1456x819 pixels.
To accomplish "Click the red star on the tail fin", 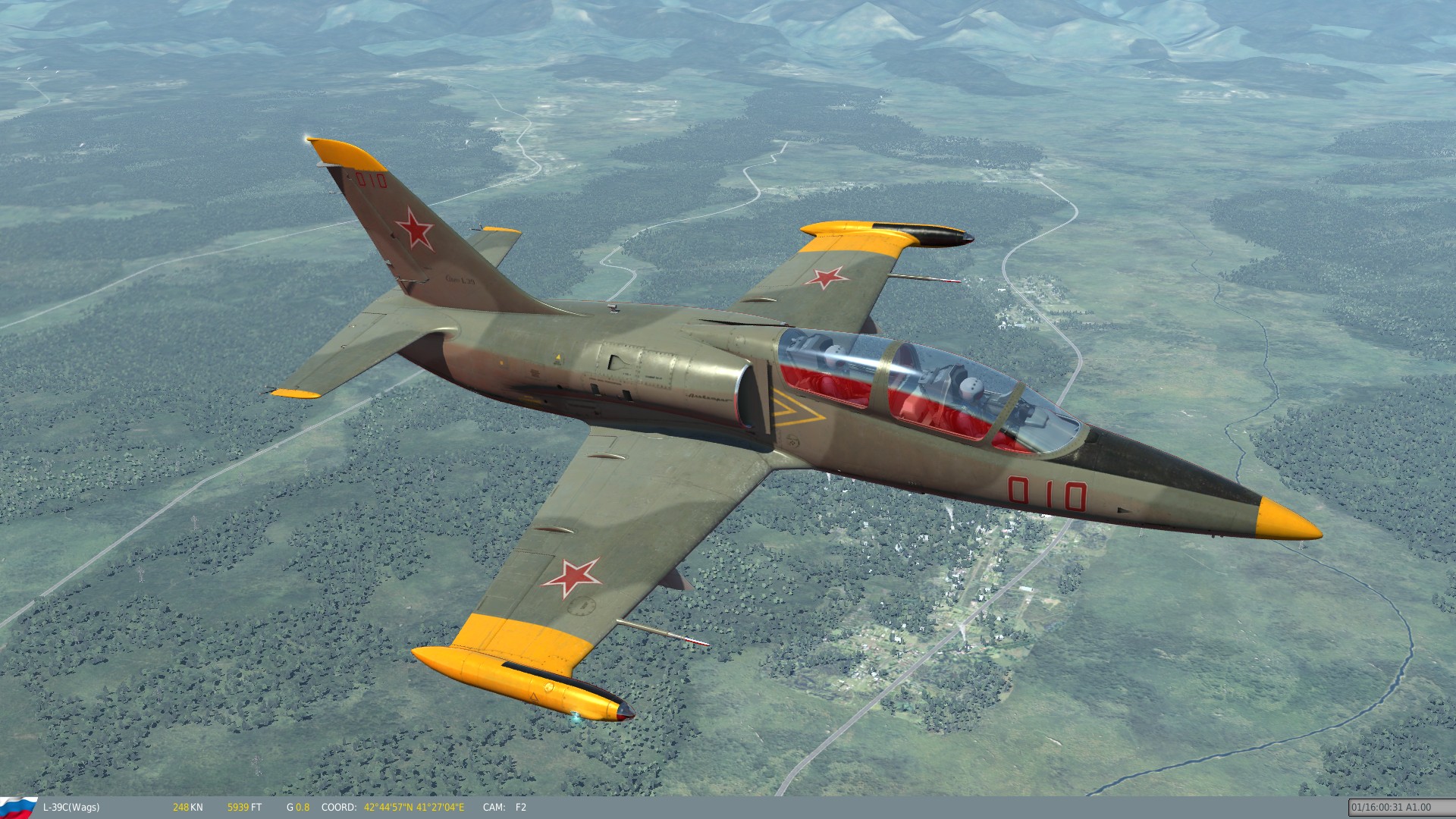I will tap(413, 227).
